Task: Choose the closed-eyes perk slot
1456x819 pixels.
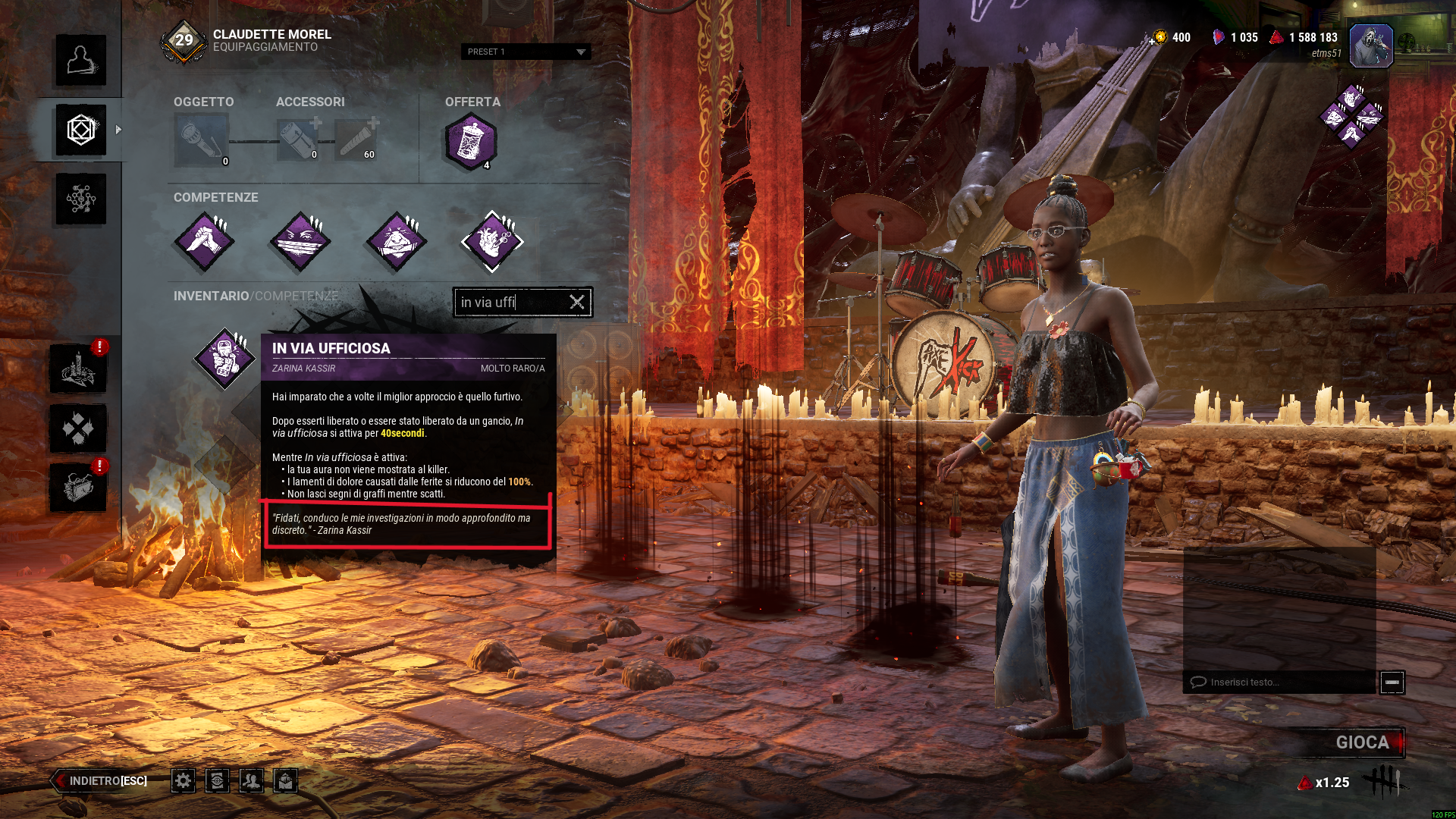Action: 300,241
